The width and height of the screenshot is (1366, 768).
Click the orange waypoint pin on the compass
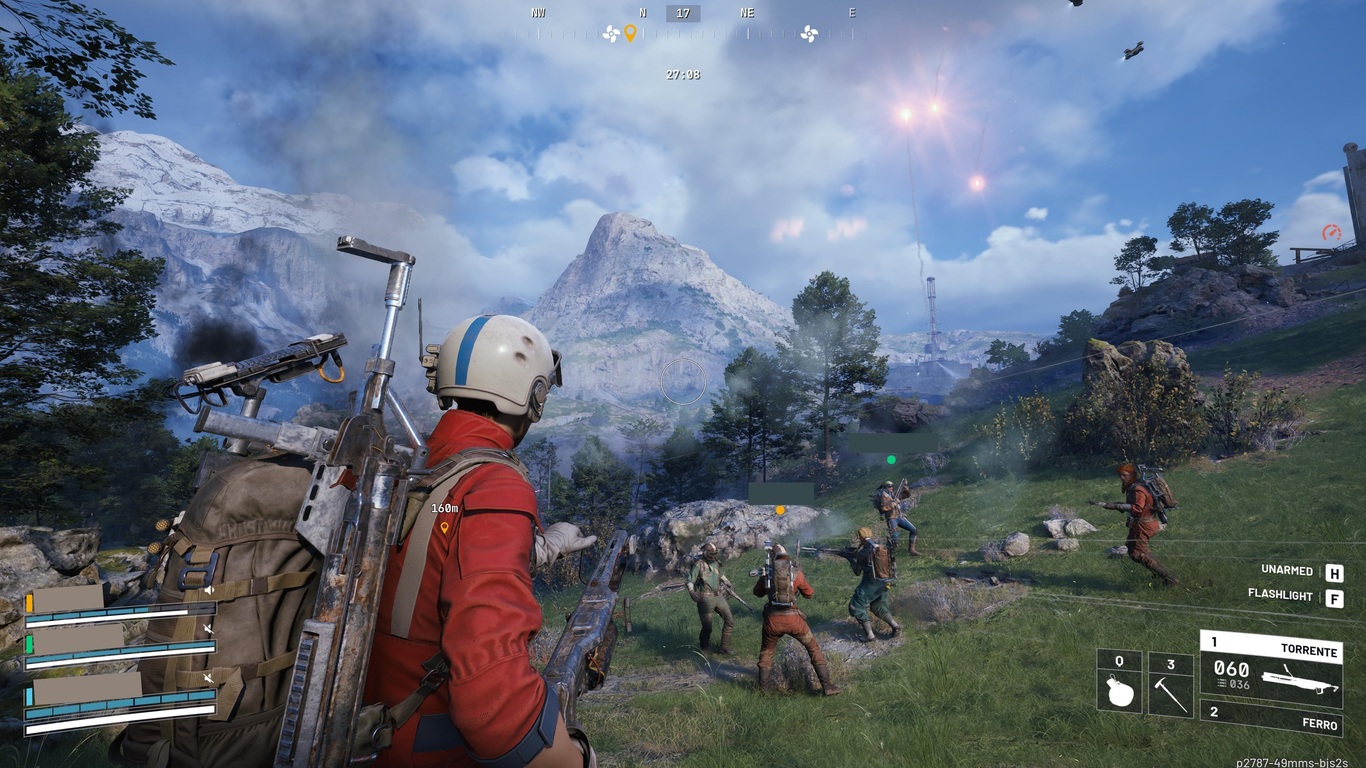[x=630, y=33]
